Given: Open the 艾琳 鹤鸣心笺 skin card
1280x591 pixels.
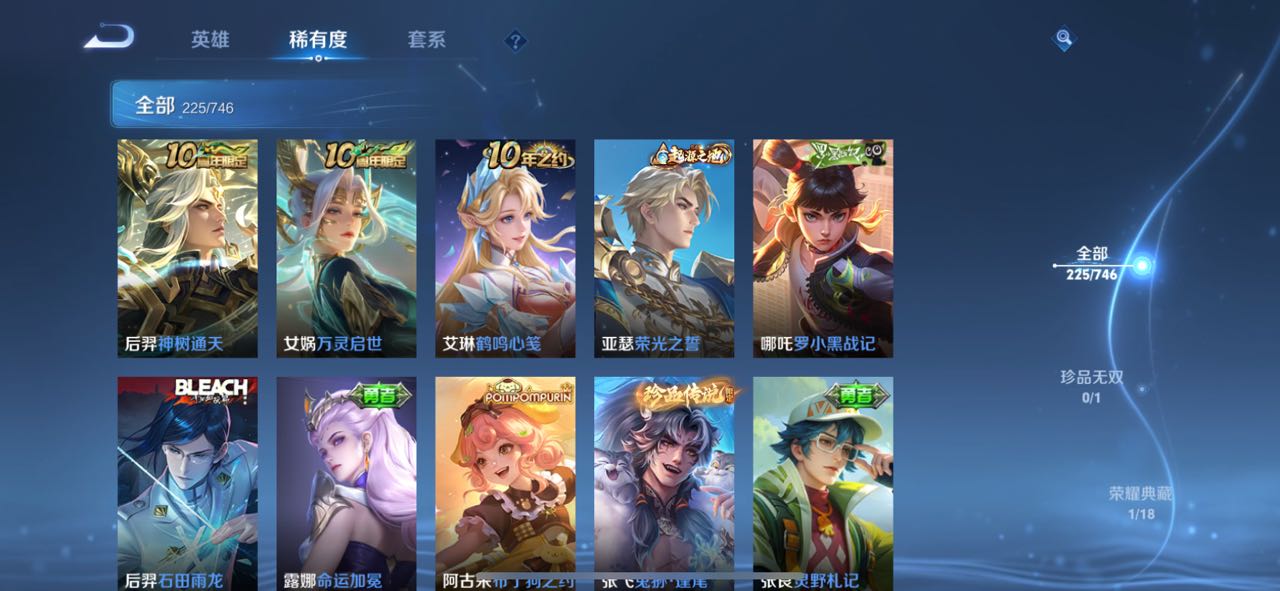Looking at the screenshot, I should pos(505,248).
